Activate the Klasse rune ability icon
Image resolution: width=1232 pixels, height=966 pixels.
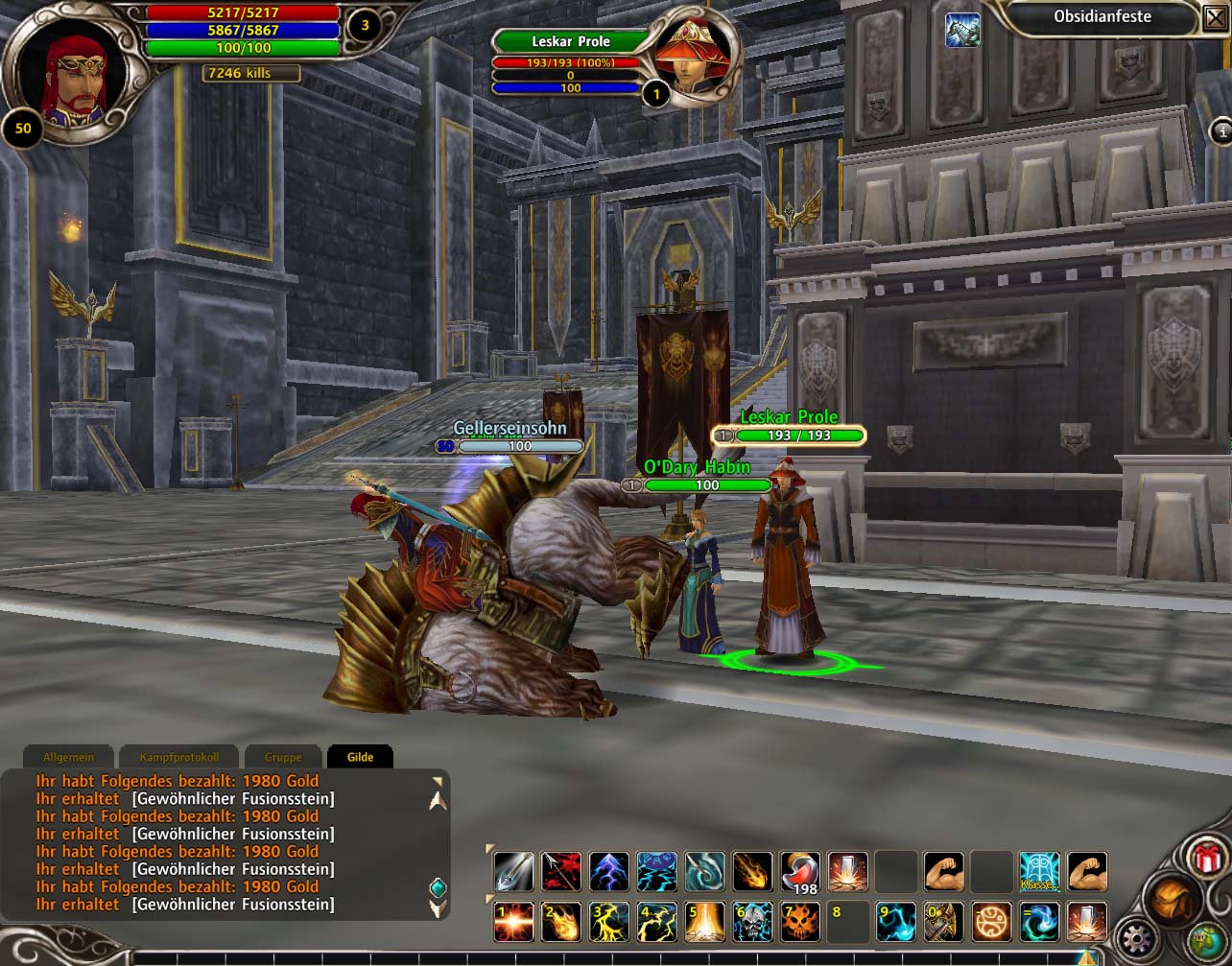click(x=1039, y=871)
